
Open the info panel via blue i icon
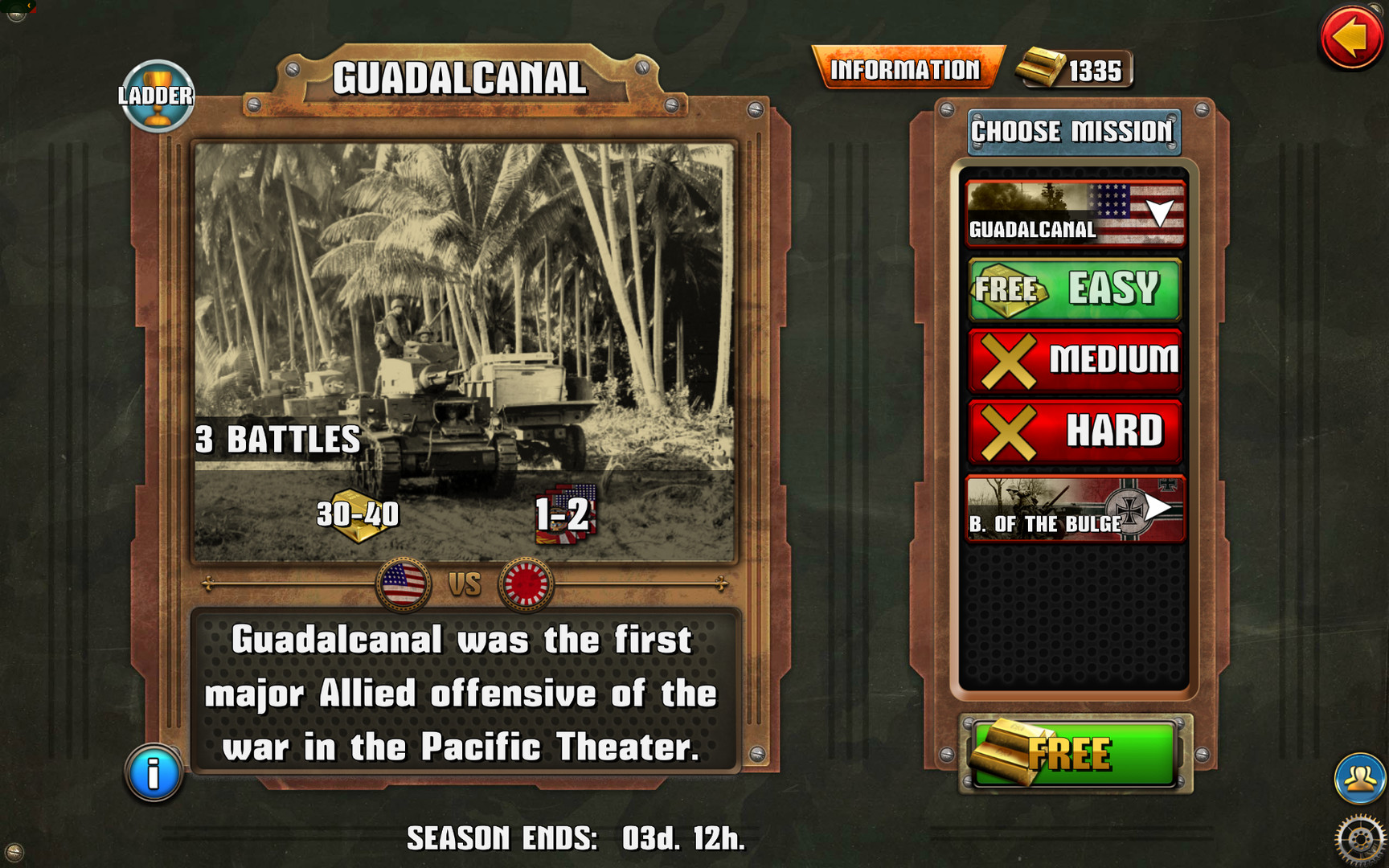(153, 773)
